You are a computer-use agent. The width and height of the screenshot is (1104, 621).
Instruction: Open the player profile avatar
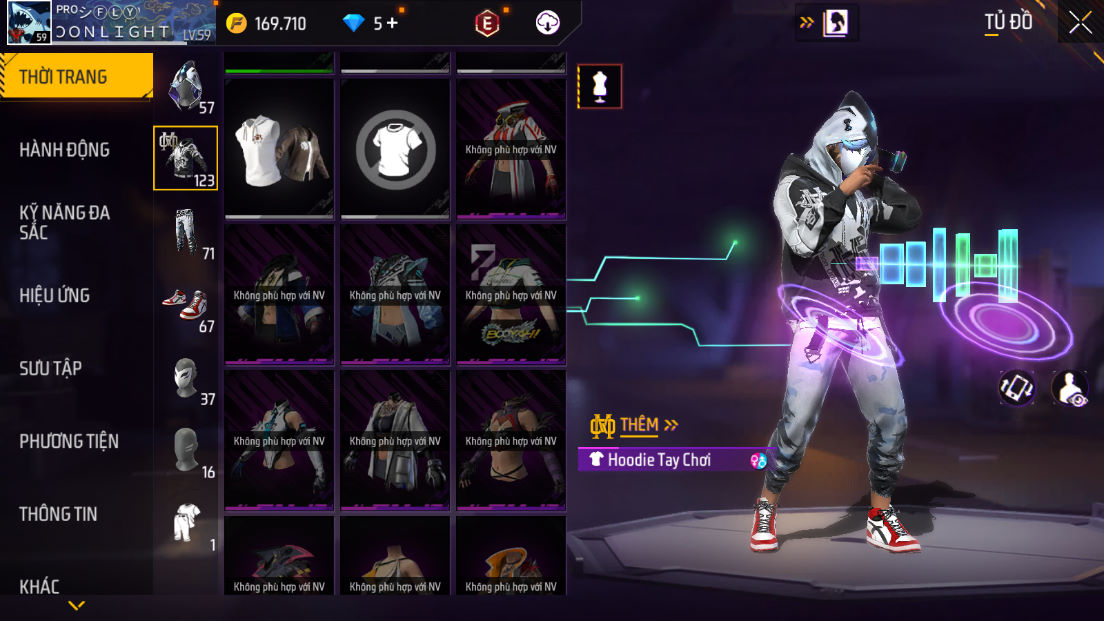[x=29, y=22]
